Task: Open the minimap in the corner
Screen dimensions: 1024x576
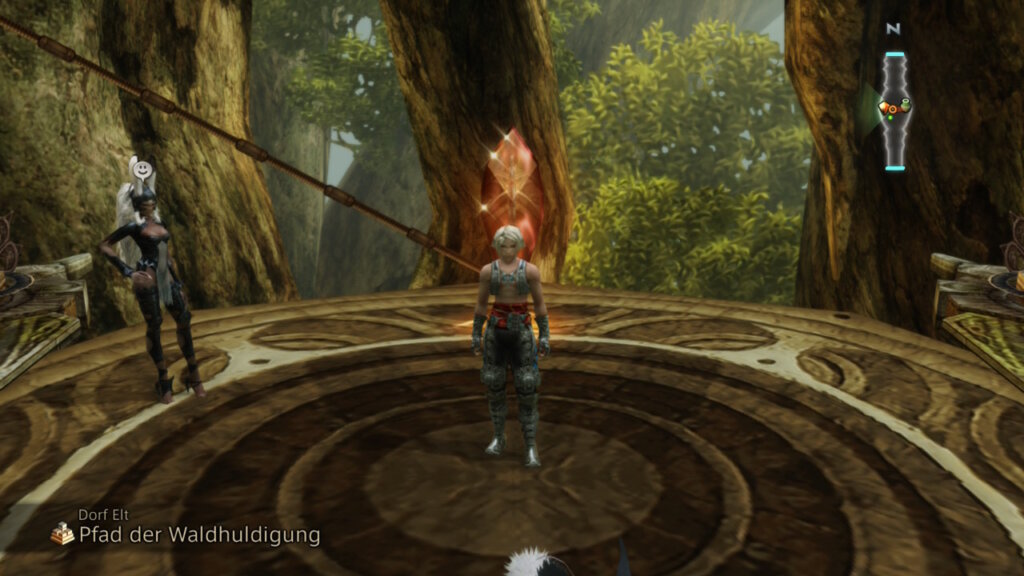Action: coord(894,107)
